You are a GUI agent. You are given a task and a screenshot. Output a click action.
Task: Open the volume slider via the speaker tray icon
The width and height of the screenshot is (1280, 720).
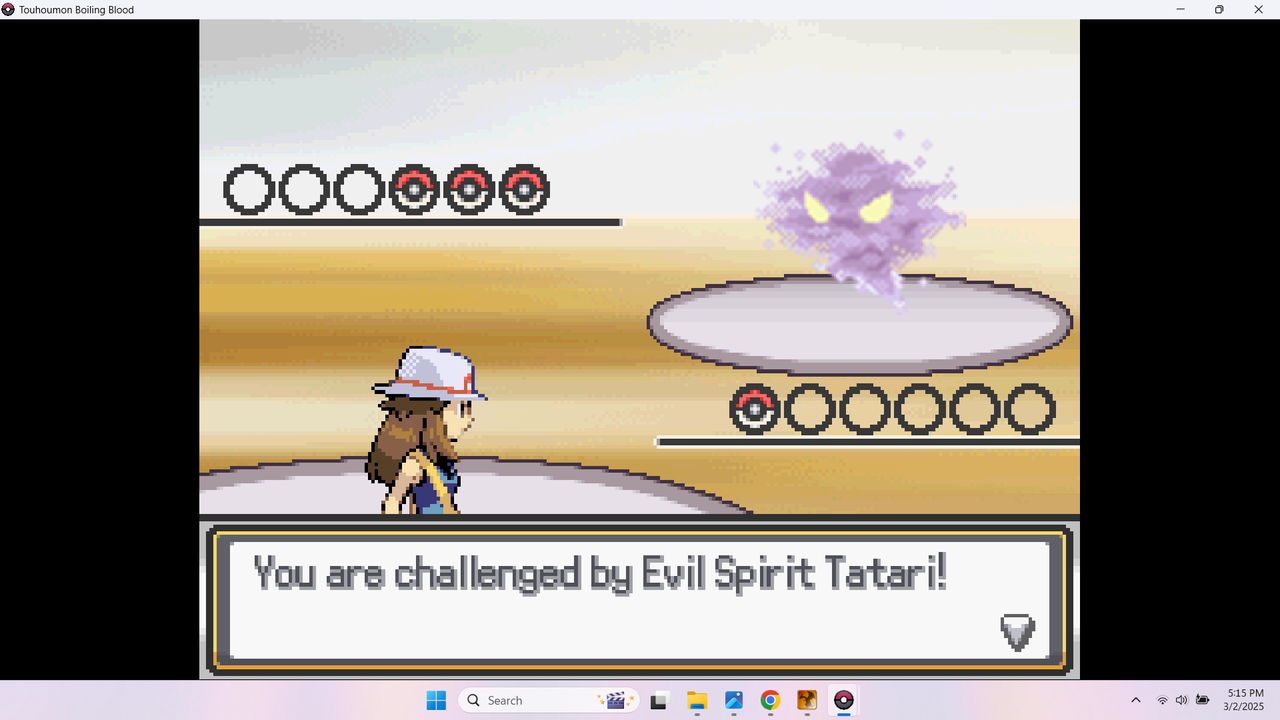1181,700
